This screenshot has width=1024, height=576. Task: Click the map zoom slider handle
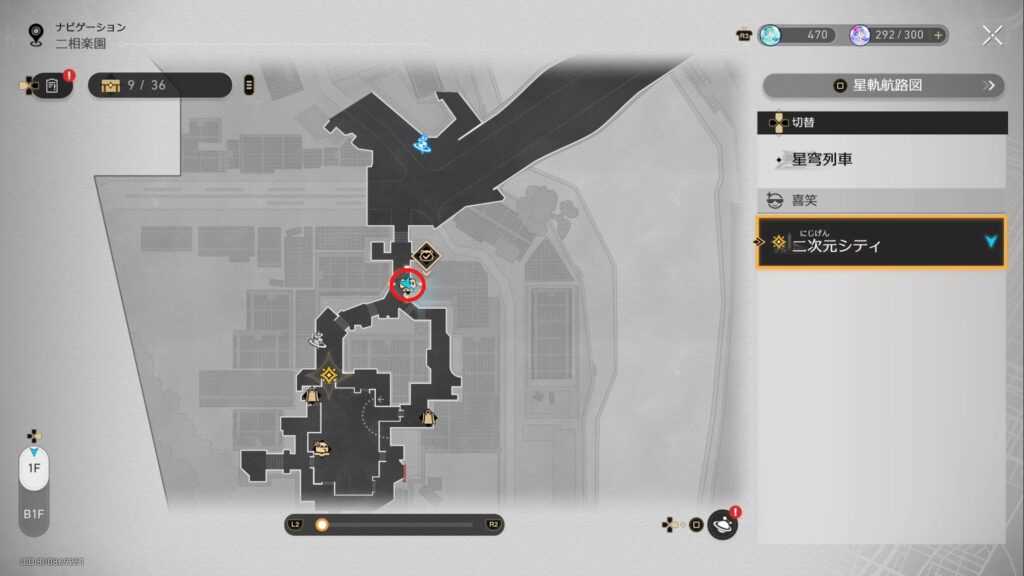click(x=322, y=524)
